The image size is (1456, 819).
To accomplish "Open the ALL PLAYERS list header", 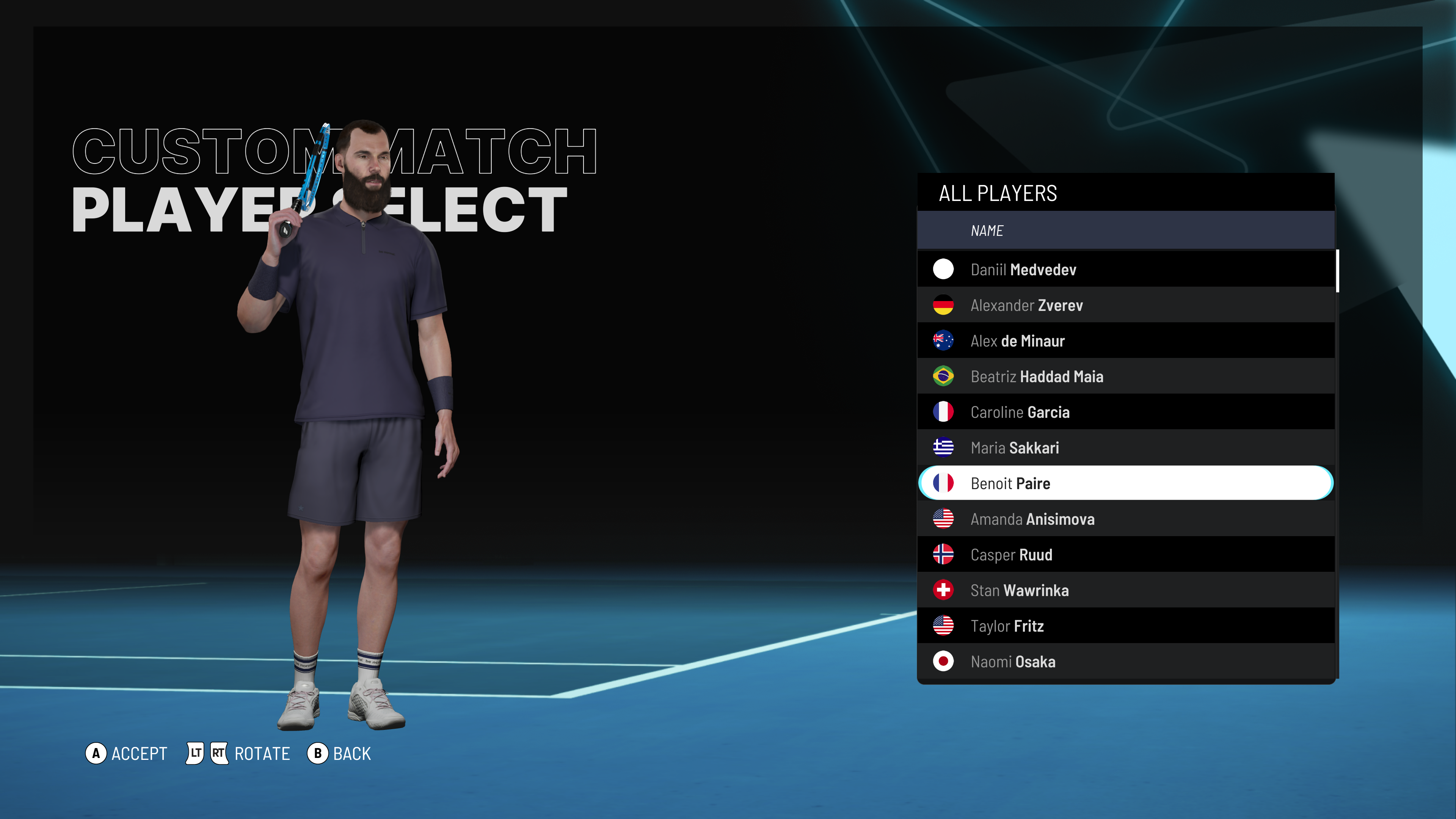I will [998, 193].
